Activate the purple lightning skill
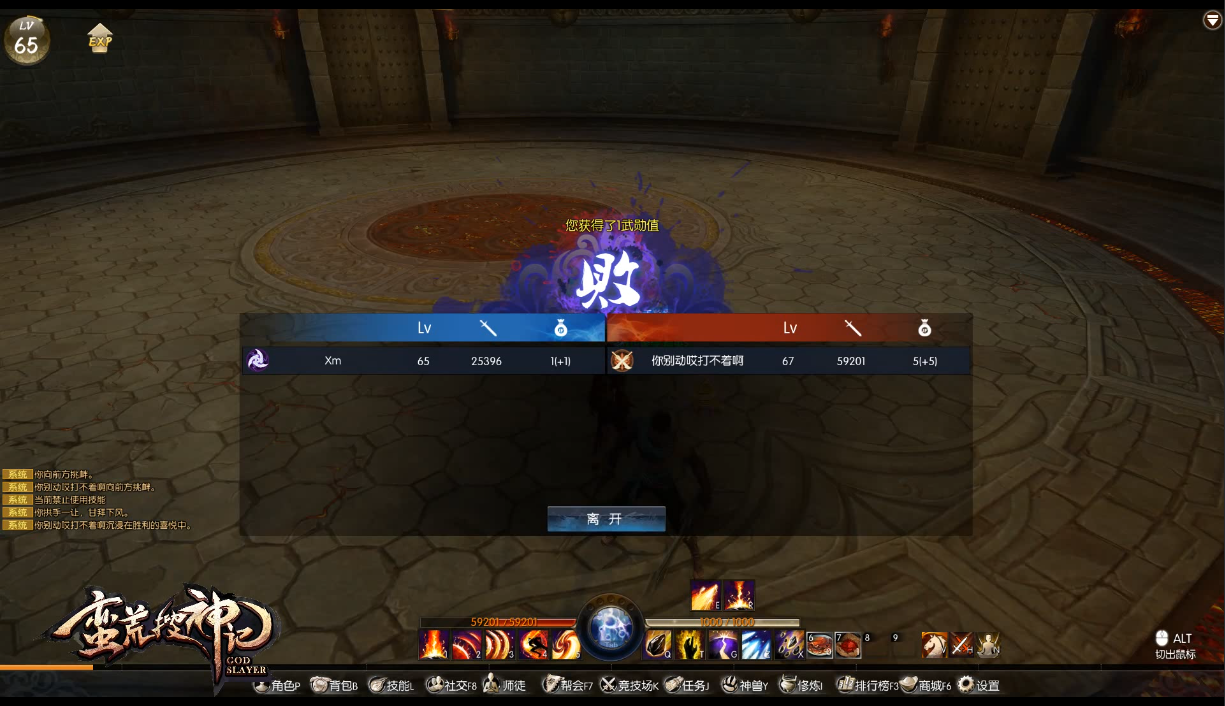This screenshot has height=706, width=1225. (x=724, y=645)
